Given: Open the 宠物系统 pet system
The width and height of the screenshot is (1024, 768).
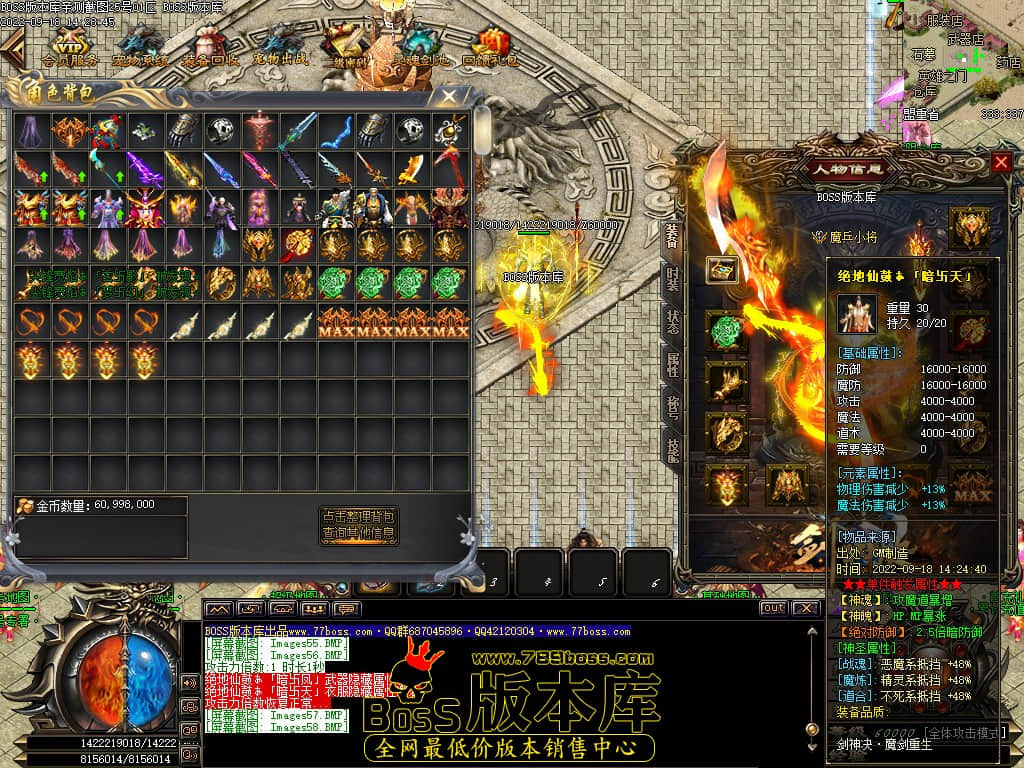Looking at the screenshot, I should pyautogui.click(x=140, y=47).
